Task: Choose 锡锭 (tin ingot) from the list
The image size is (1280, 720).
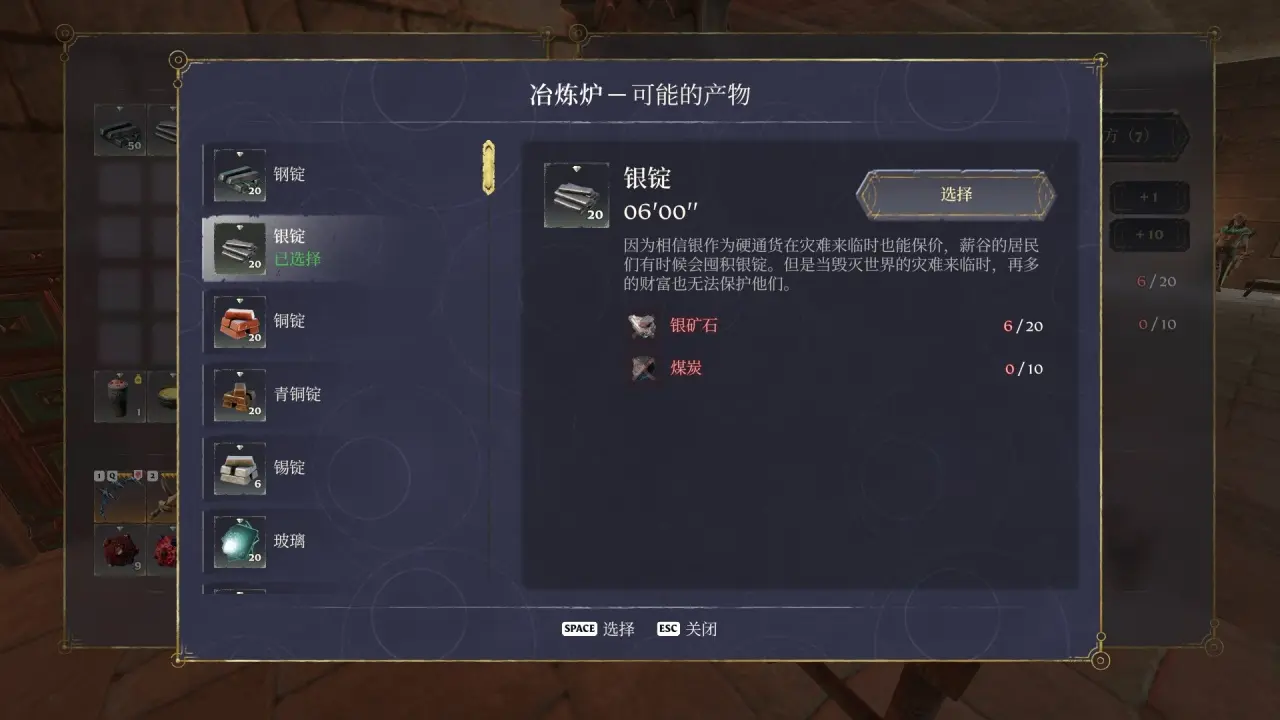Action: [290, 467]
